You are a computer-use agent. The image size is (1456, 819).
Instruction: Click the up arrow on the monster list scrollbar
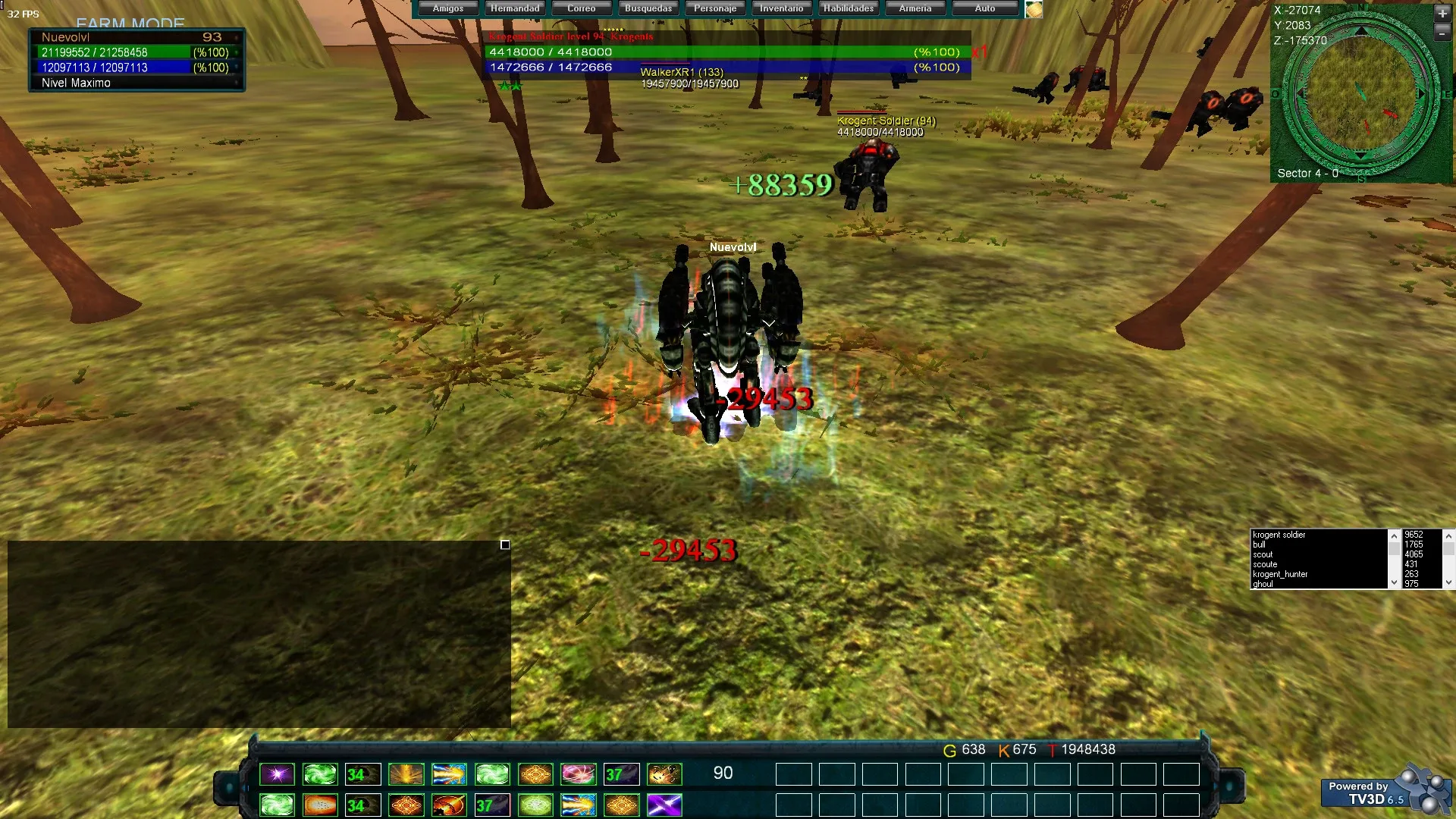coord(1394,535)
